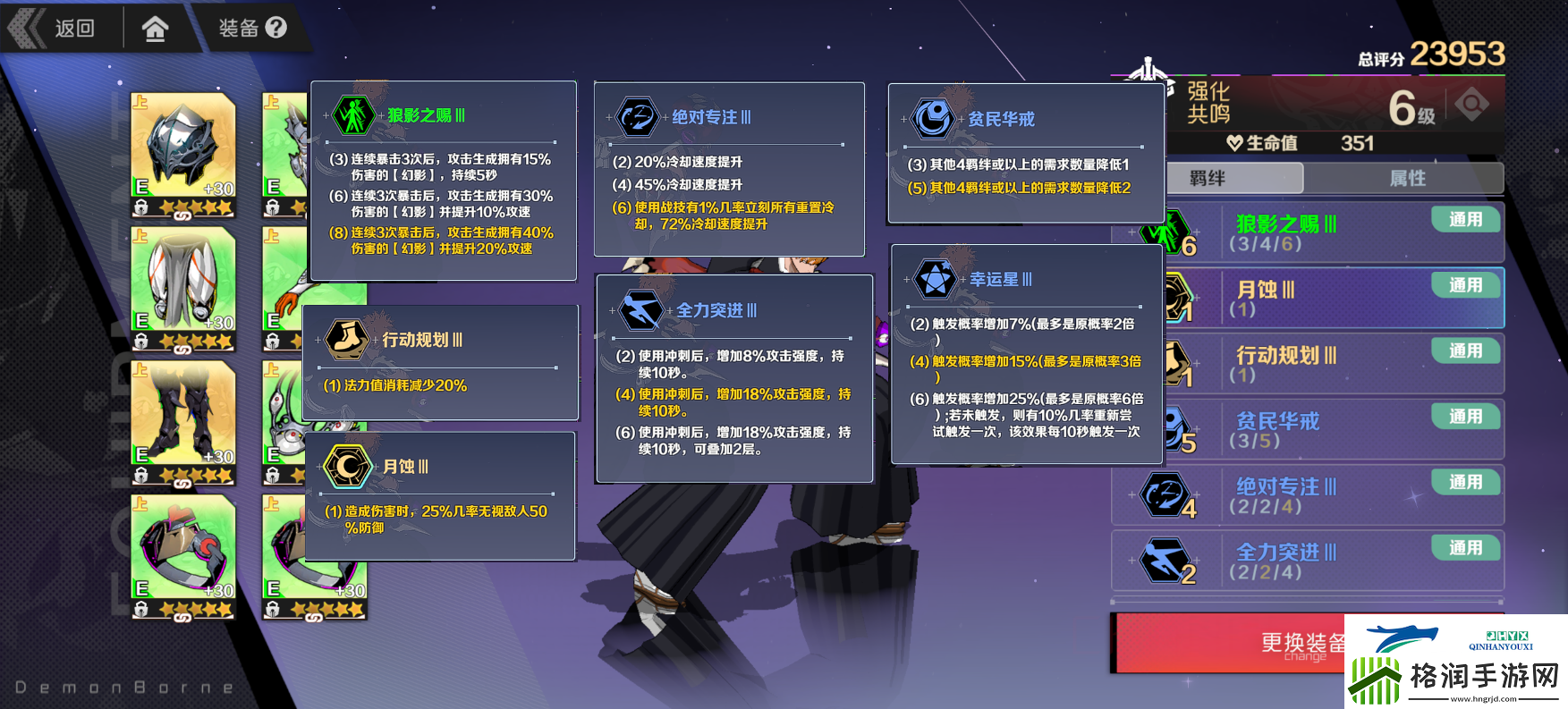
Task: Toggle the lock on the helmet equipment
Action: point(141,205)
